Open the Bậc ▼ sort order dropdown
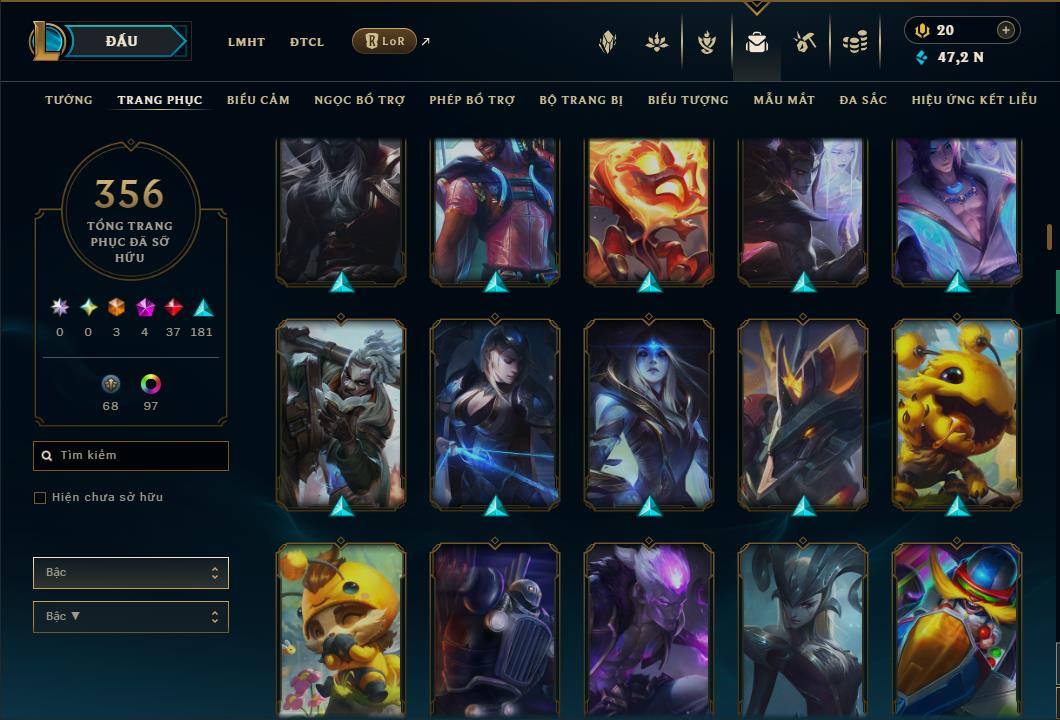 pos(131,617)
